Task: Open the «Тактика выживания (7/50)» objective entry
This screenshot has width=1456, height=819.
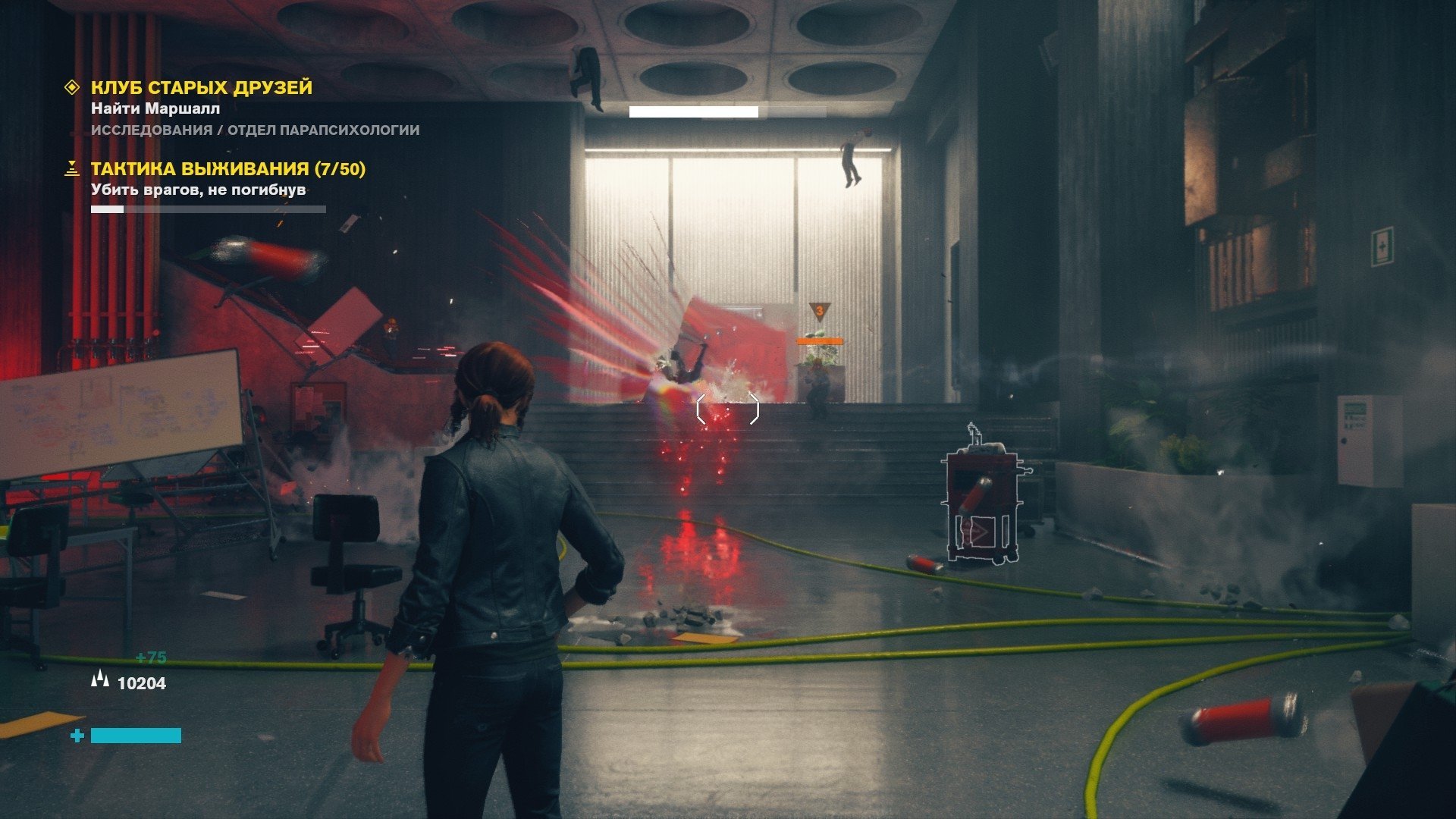Action: tap(227, 169)
